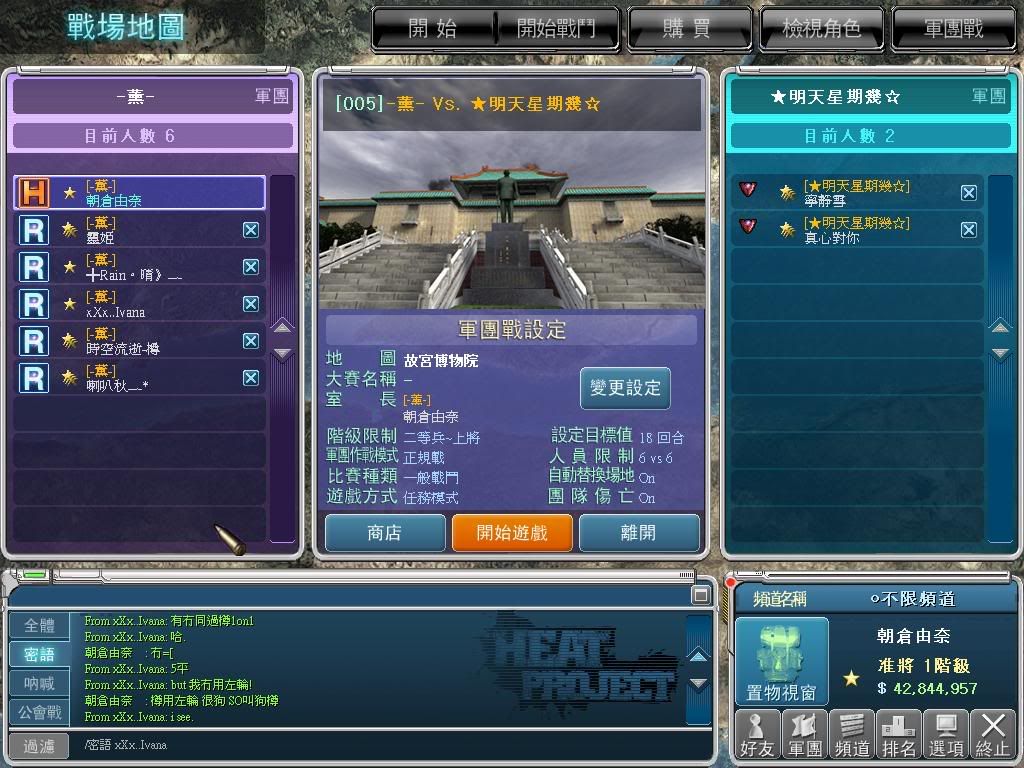Click the 變更設定 change settings button
Image resolution: width=1024 pixels, height=768 pixels.
tap(625, 388)
